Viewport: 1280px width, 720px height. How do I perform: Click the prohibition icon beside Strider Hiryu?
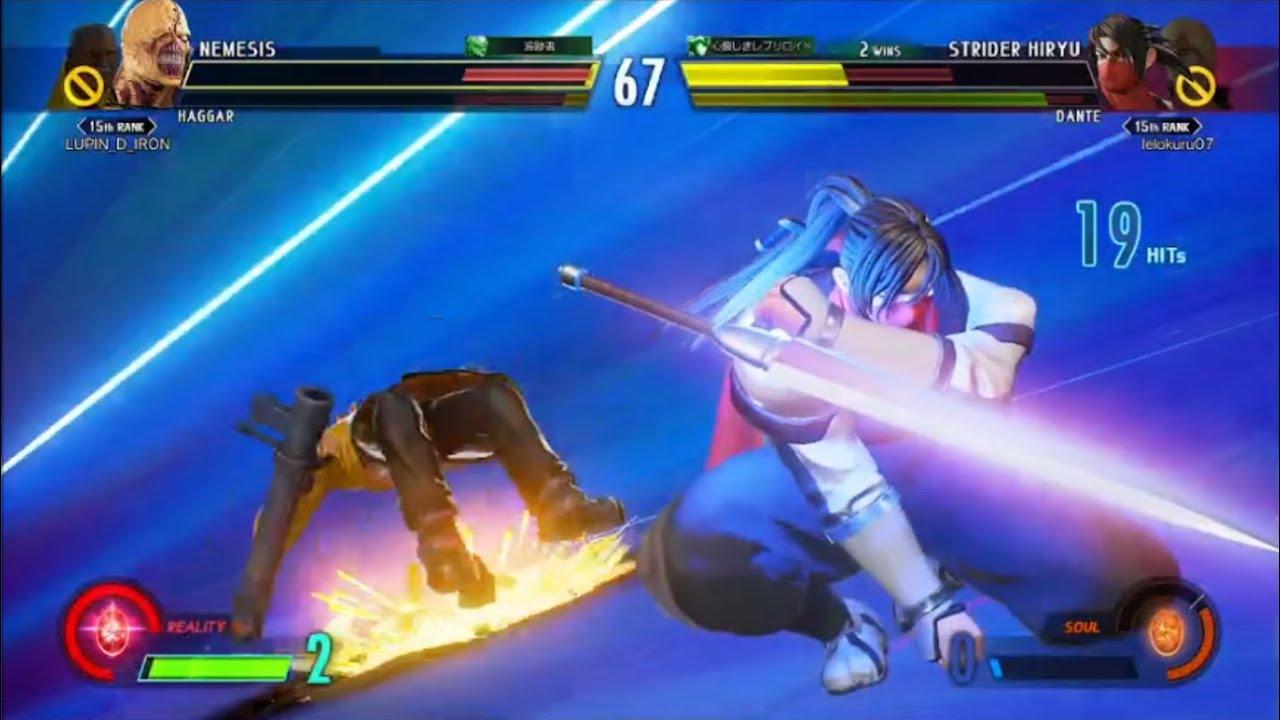tap(1197, 85)
